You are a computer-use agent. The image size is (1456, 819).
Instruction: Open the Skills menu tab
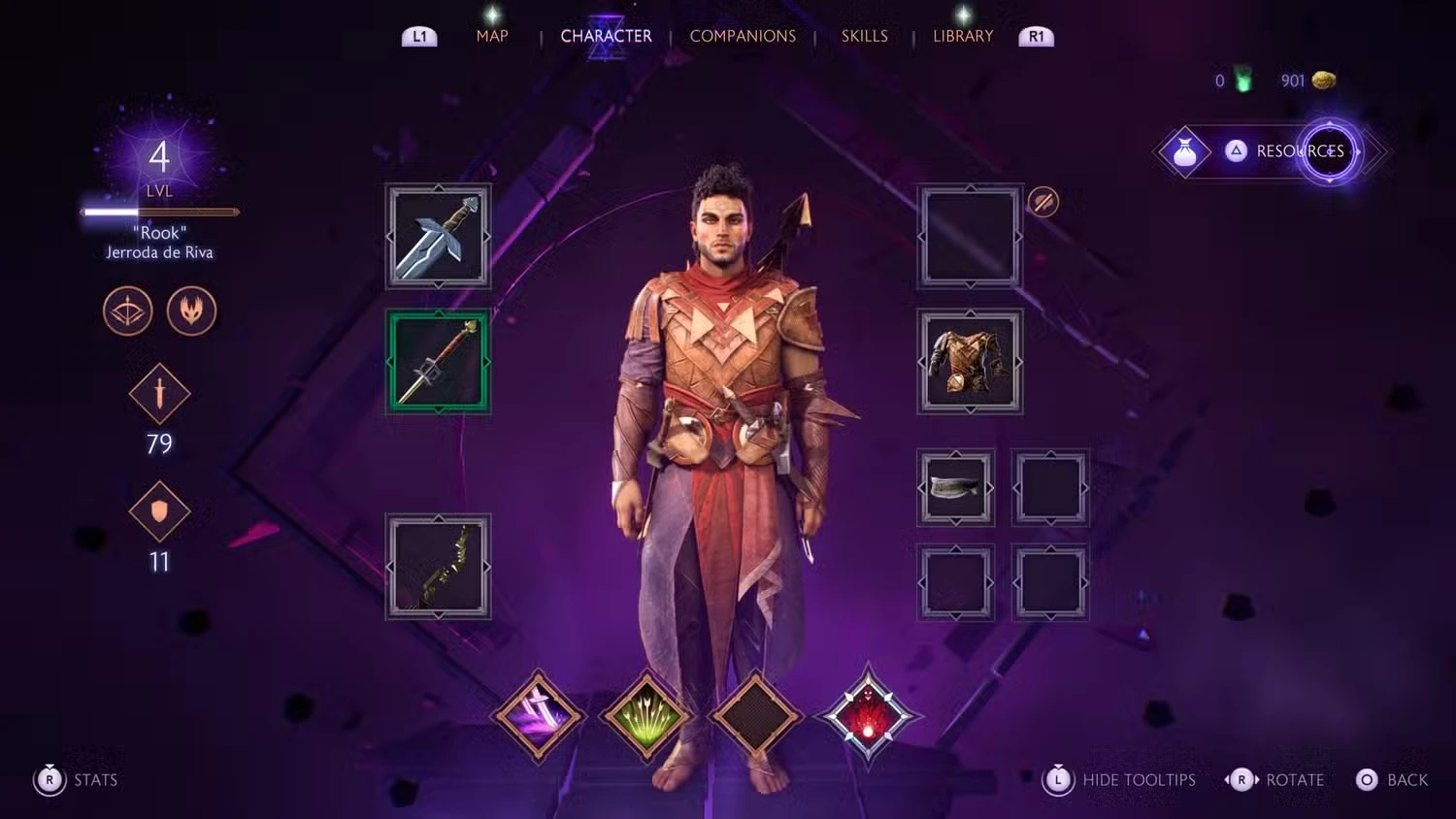click(864, 35)
